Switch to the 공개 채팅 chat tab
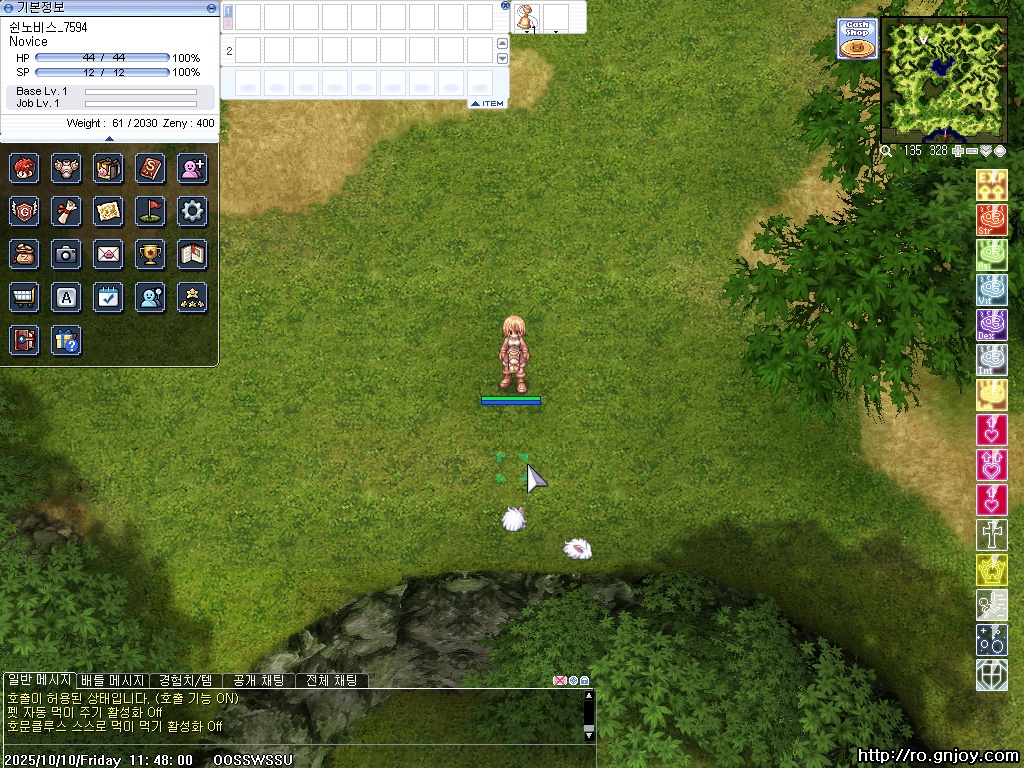Screen dimensions: 1024x768 point(258,681)
